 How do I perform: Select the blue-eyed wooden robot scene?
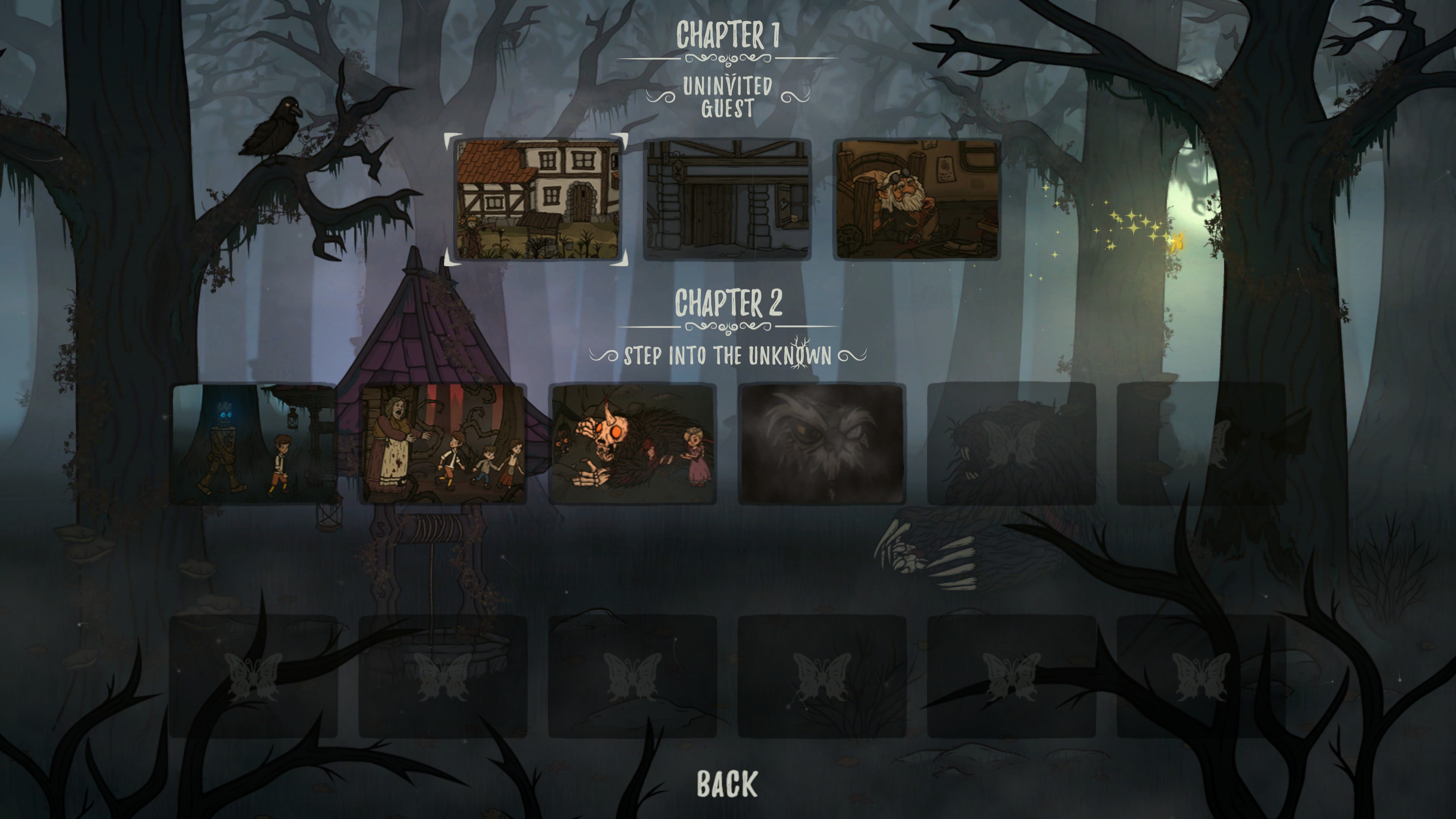pos(253,444)
